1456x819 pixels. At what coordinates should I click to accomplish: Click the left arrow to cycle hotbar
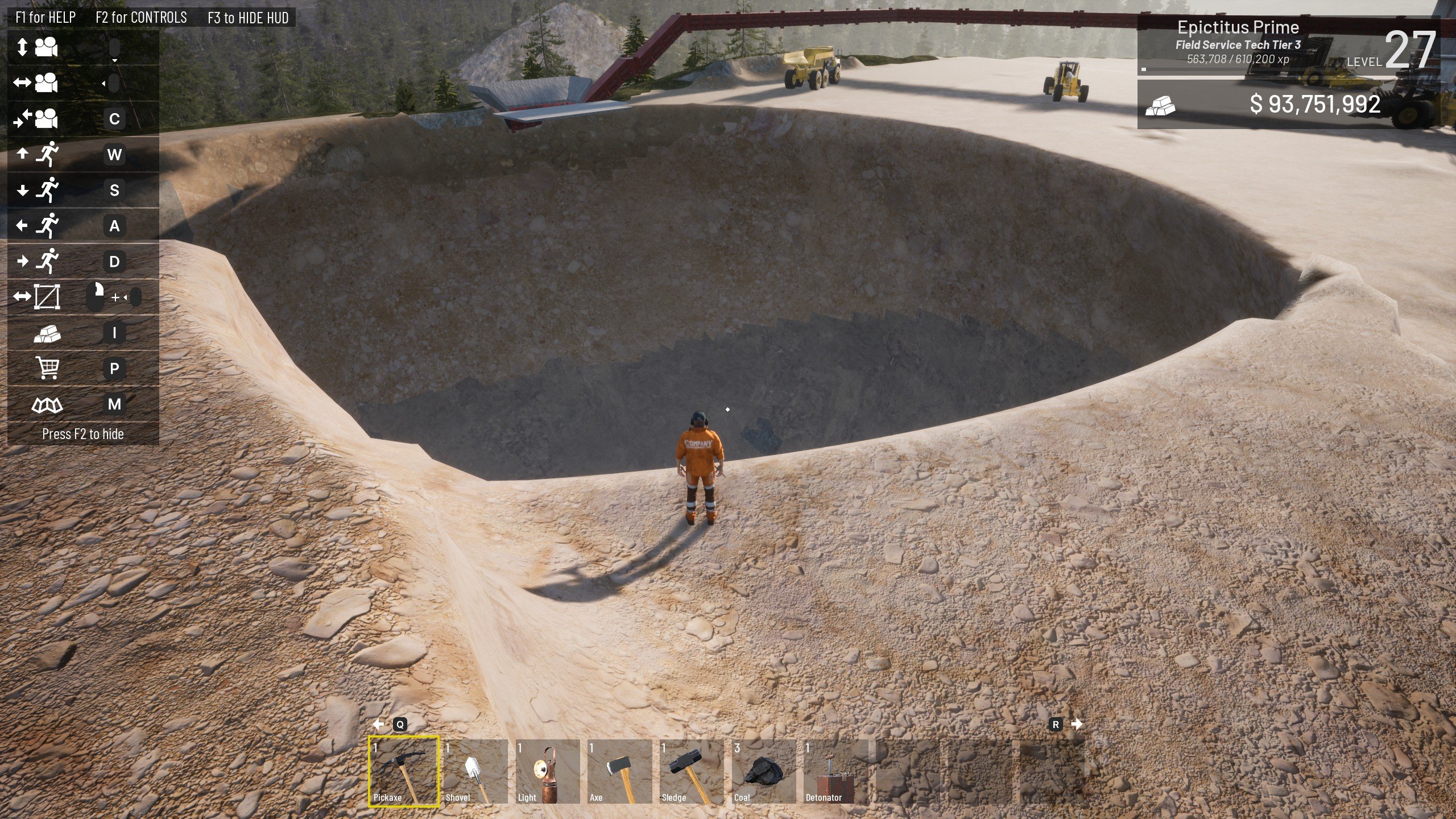[x=379, y=724]
